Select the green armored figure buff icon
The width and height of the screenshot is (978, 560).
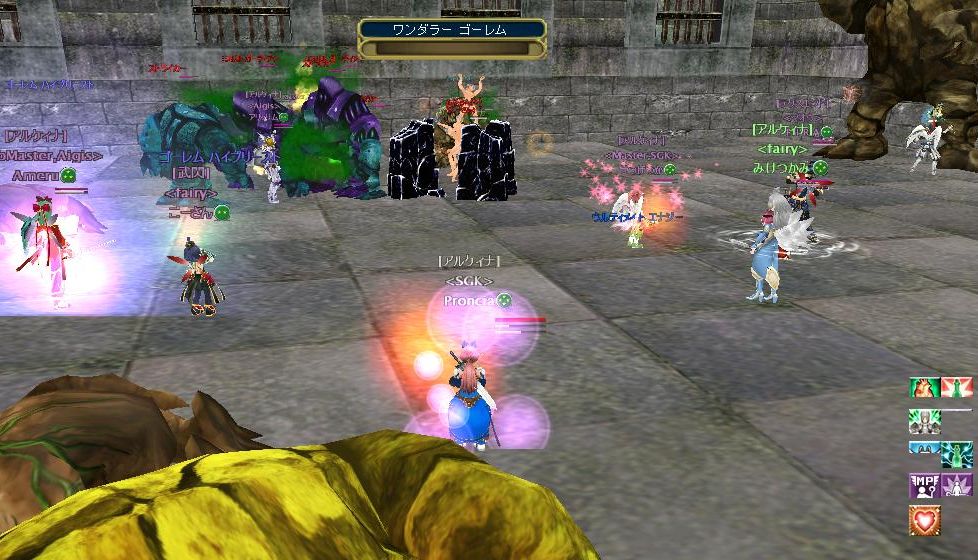point(924,420)
